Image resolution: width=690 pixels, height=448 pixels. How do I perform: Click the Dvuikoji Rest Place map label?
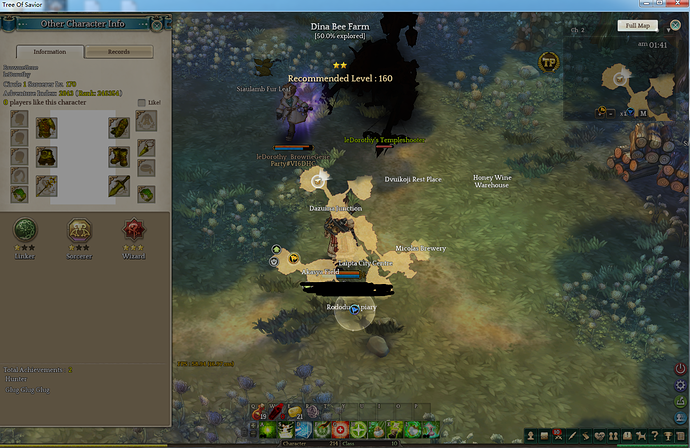pos(413,180)
